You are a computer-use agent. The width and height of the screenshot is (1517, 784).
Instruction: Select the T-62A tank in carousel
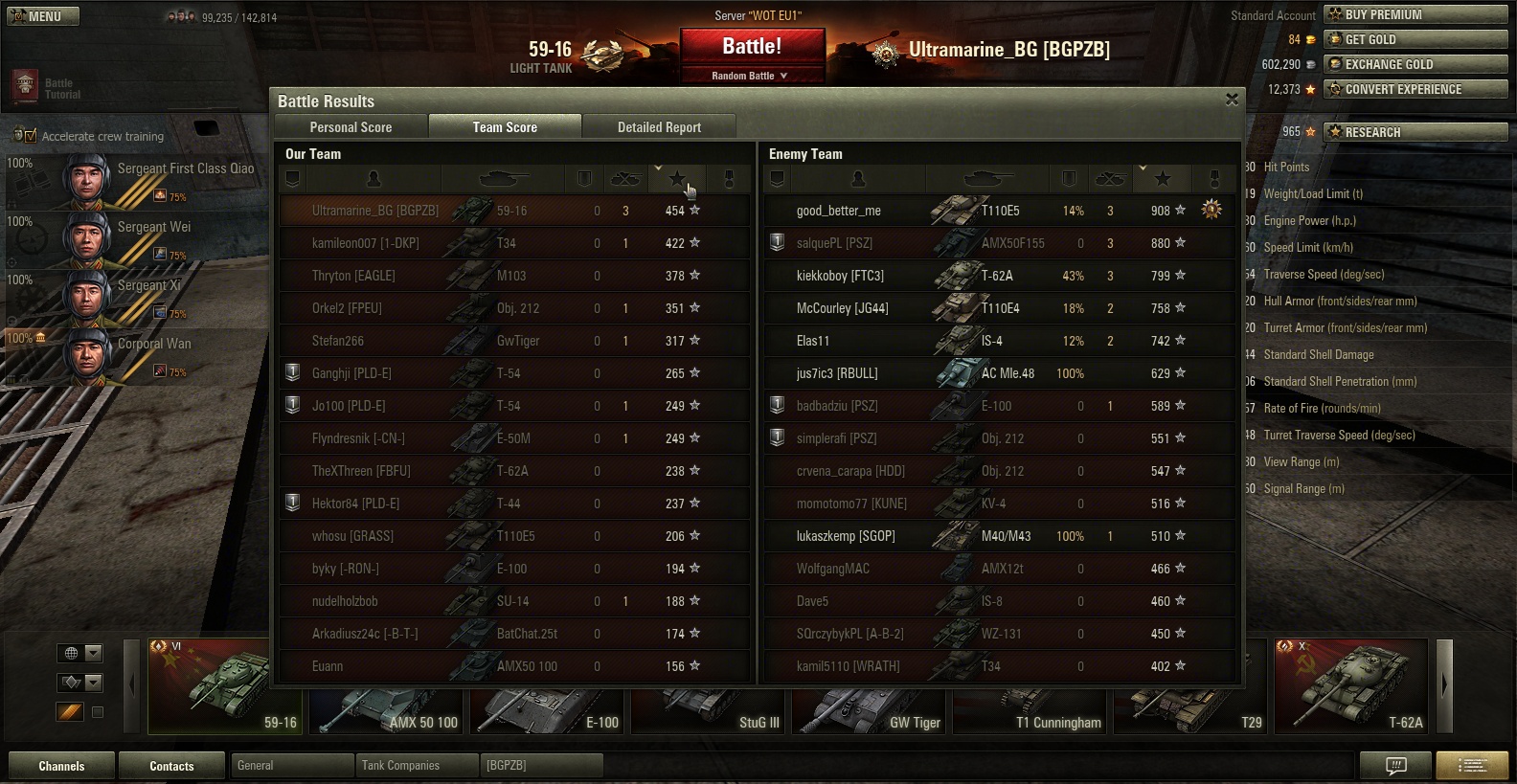coord(1351,686)
